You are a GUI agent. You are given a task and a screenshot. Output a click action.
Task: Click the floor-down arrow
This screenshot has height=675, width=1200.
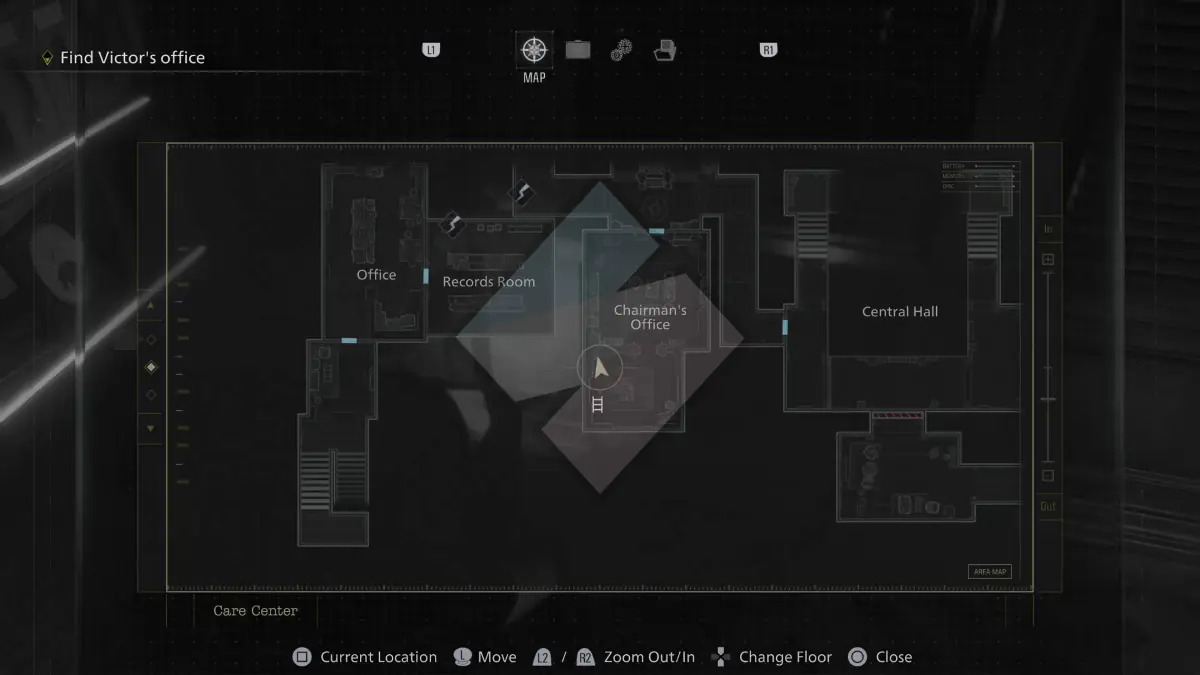click(x=151, y=429)
